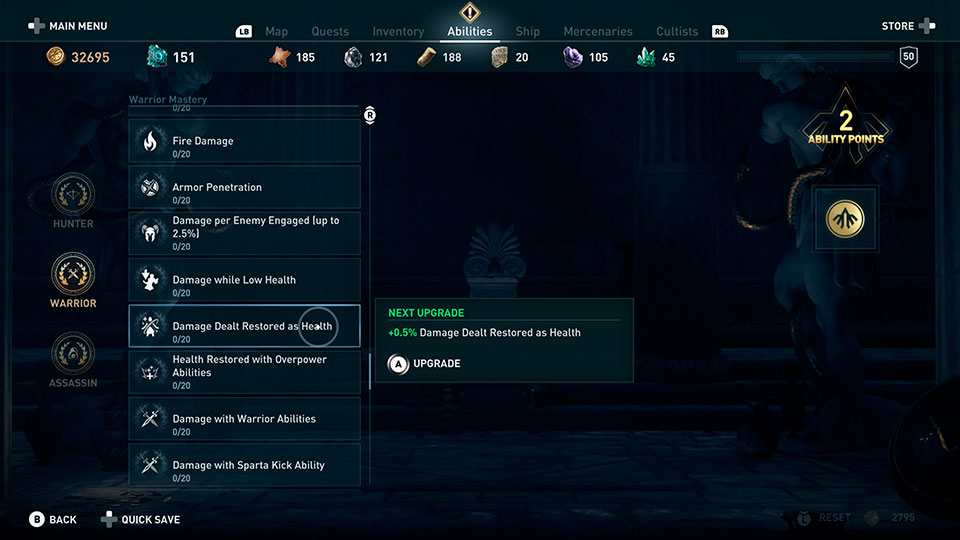960x540 pixels.
Task: Open the Quests tab
Action: click(x=330, y=32)
